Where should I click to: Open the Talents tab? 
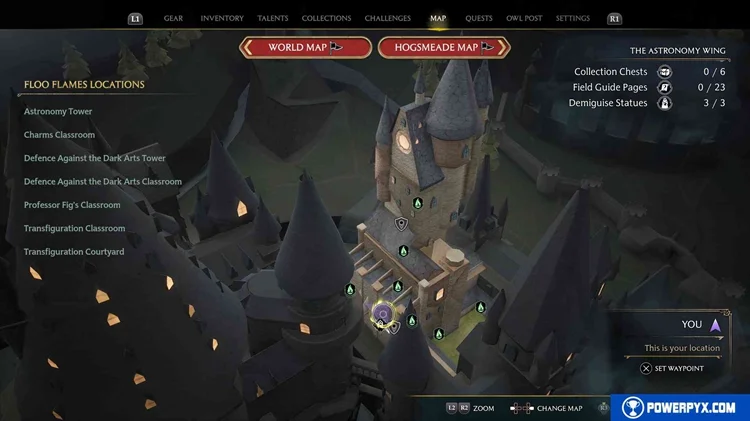[x=273, y=18]
